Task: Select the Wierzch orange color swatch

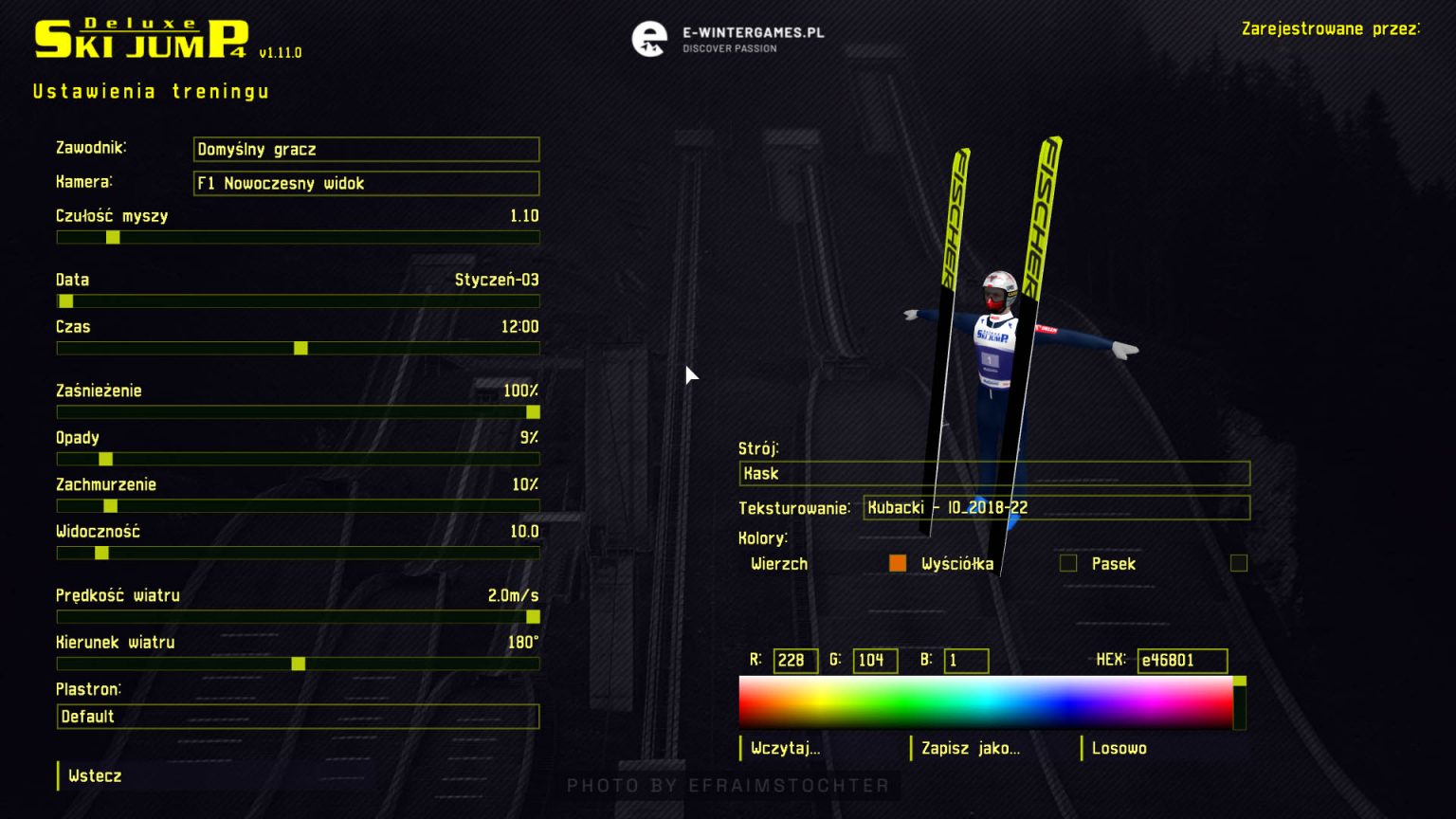Action: (x=898, y=563)
